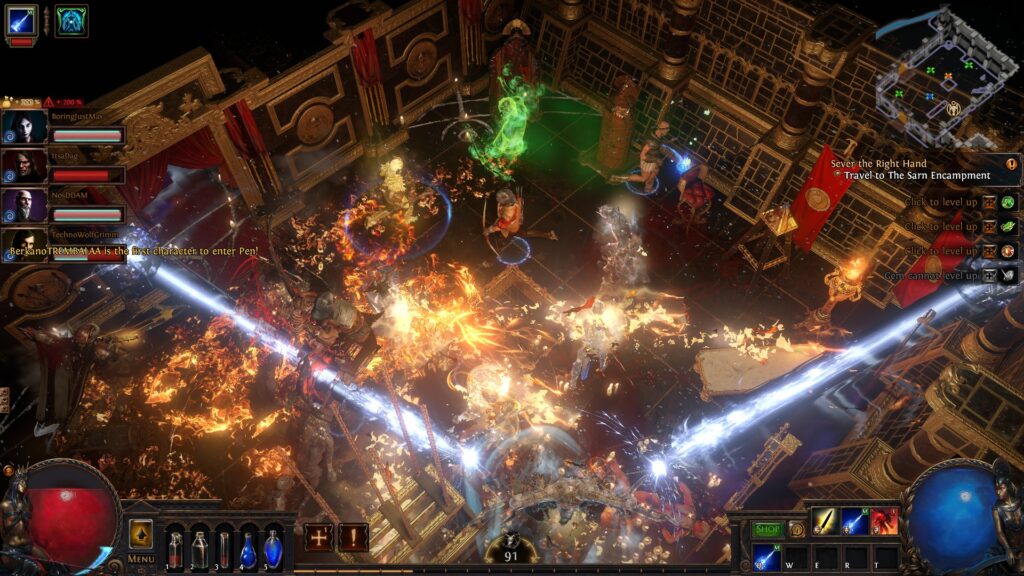The height and width of the screenshot is (576, 1024).
Task: Click the gold coin icon beside Shop
Action: (x=796, y=529)
